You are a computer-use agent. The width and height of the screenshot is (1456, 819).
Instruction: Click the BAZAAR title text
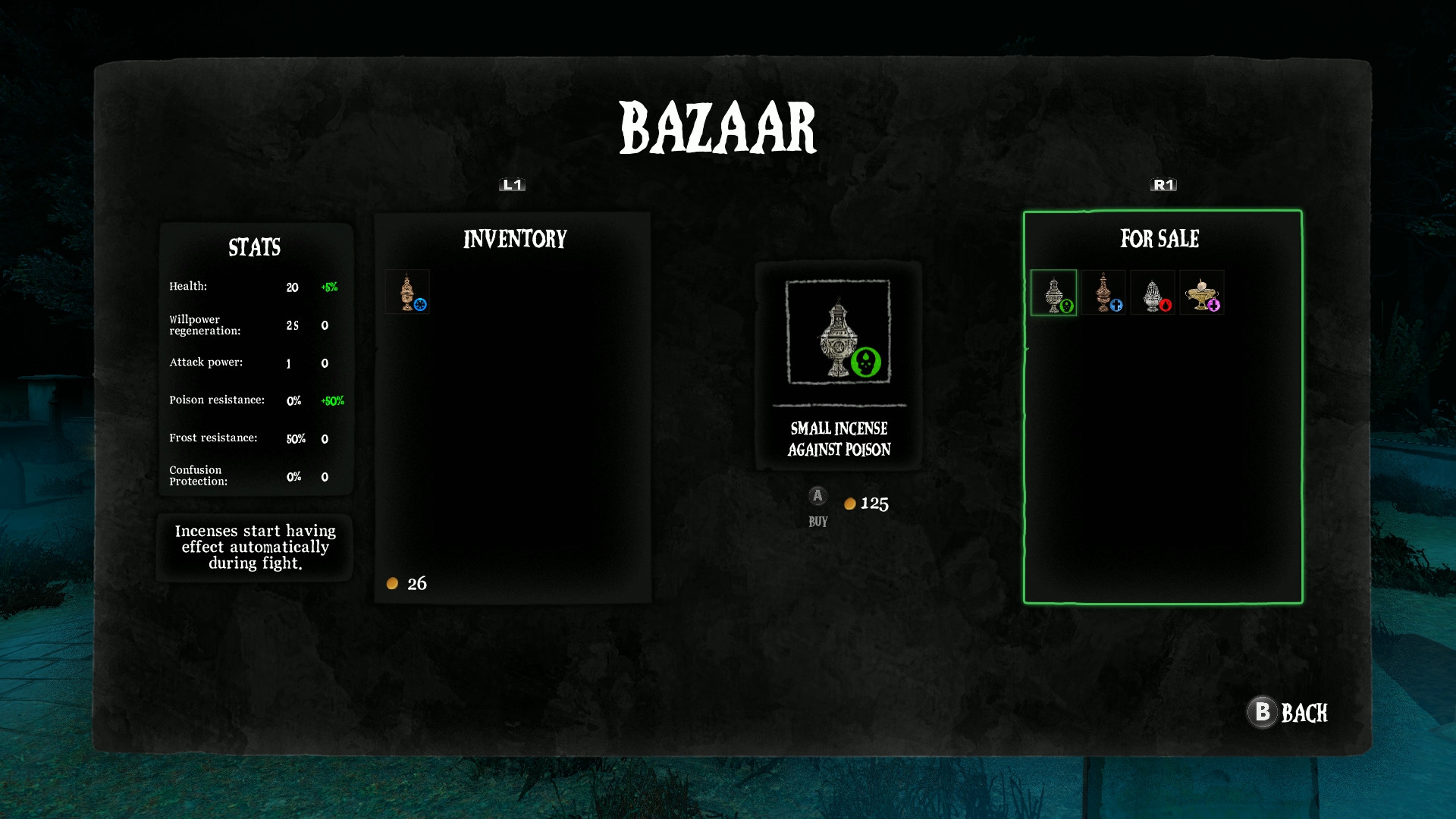click(x=718, y=126)
